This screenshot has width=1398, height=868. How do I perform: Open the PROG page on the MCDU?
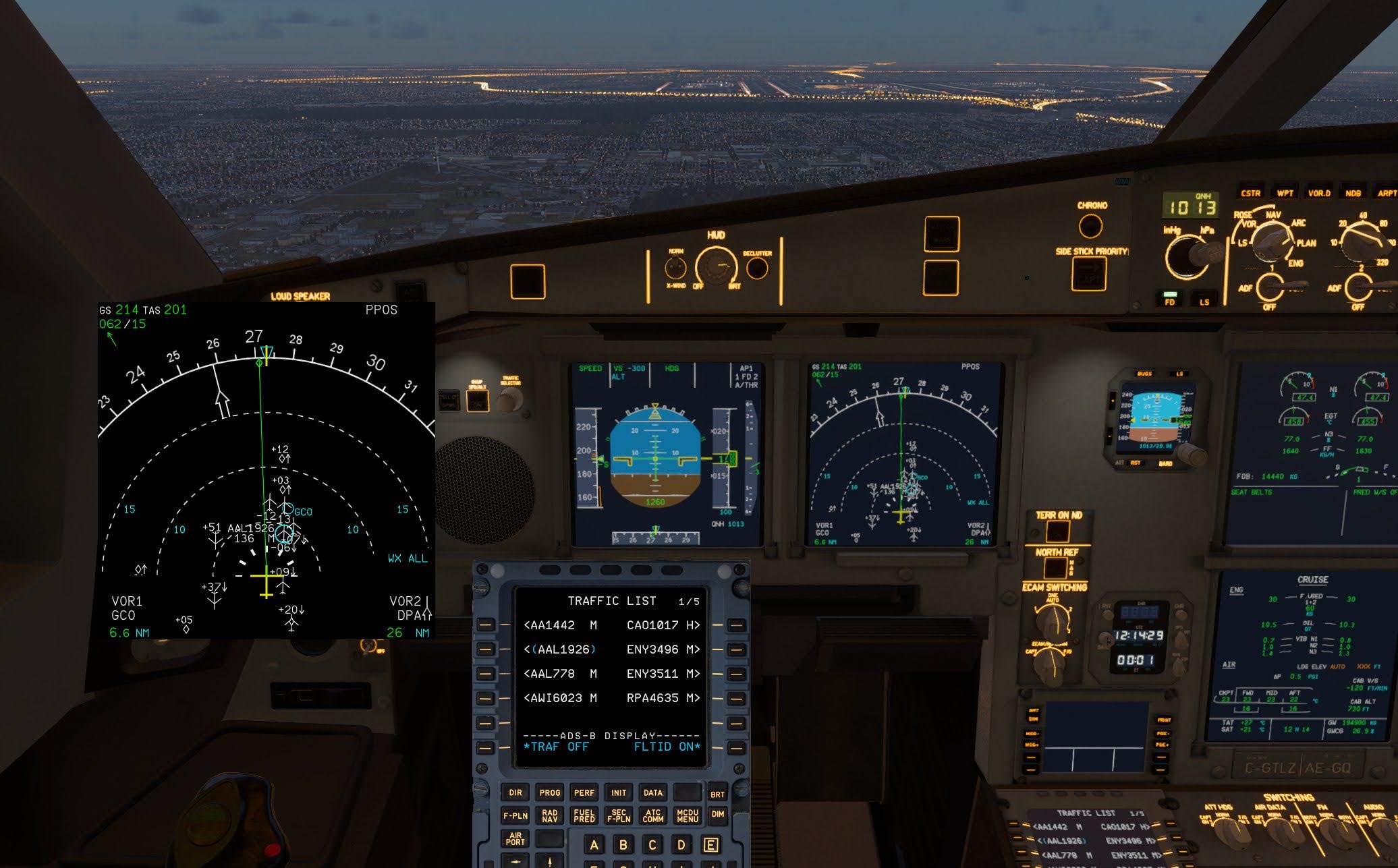point(550,793)
